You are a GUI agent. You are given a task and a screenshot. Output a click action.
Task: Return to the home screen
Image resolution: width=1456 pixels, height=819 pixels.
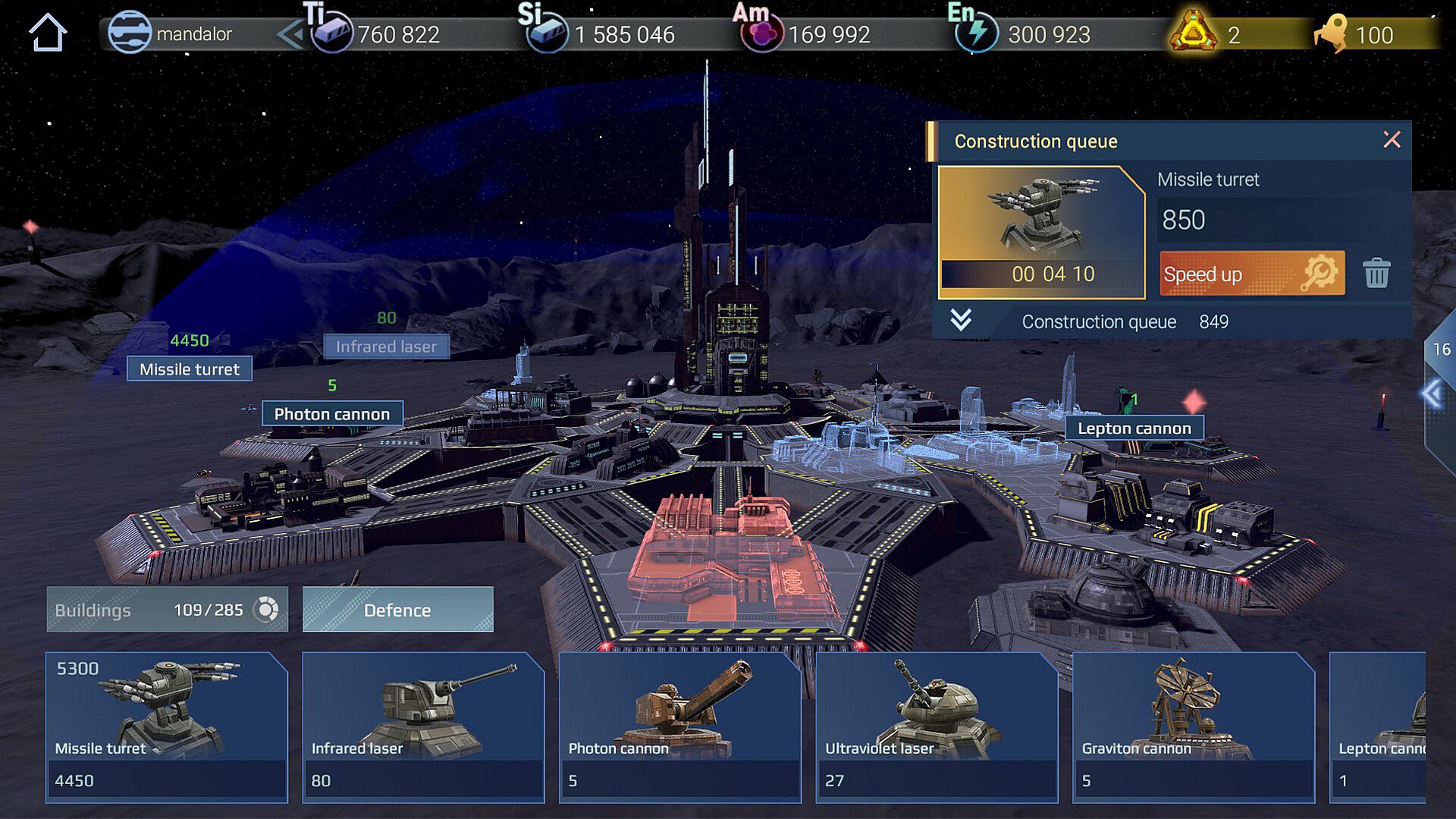[x=47, y=33]
